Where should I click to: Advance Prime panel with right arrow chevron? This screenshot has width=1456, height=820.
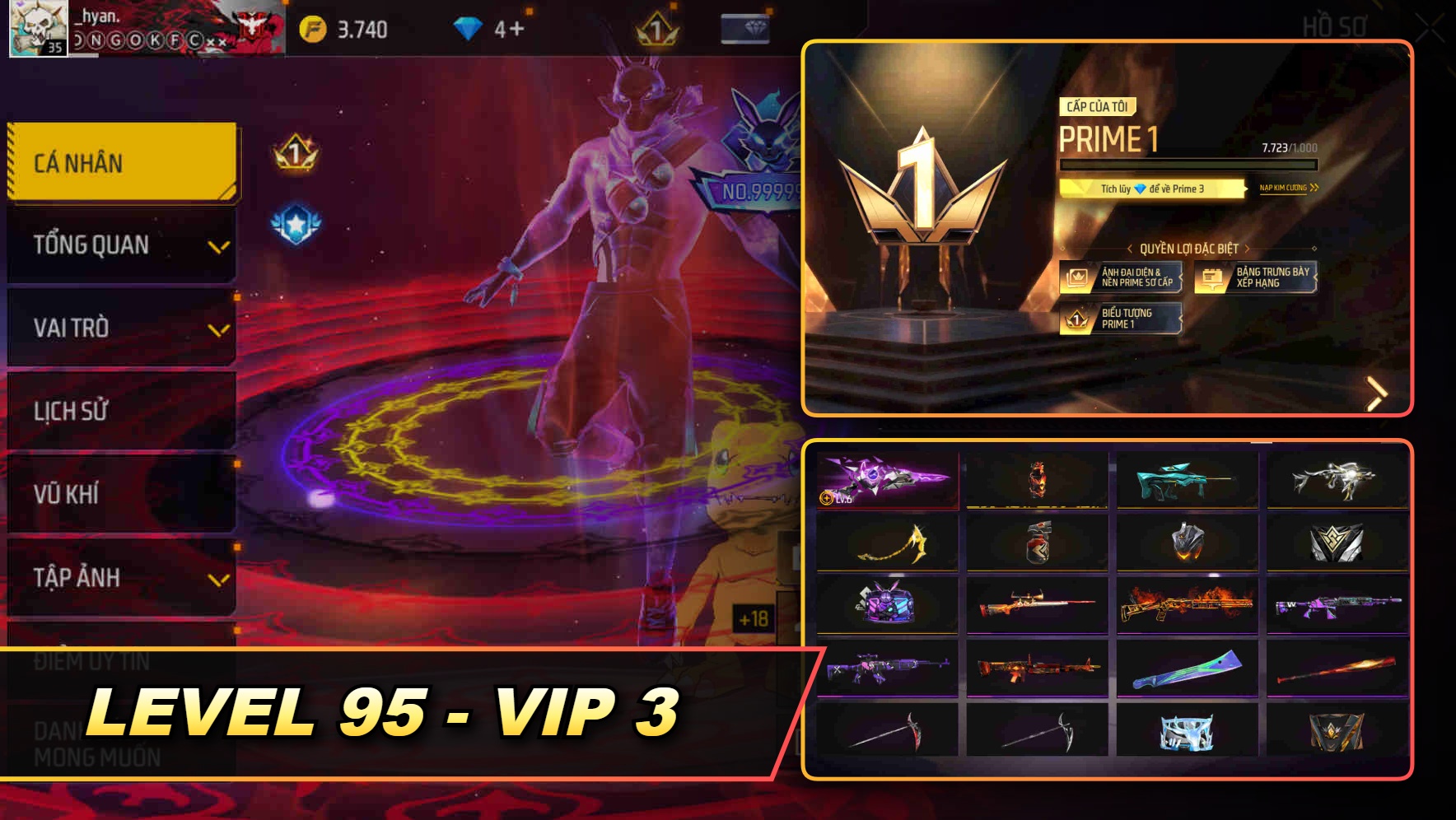click(x=1377, y=394)
